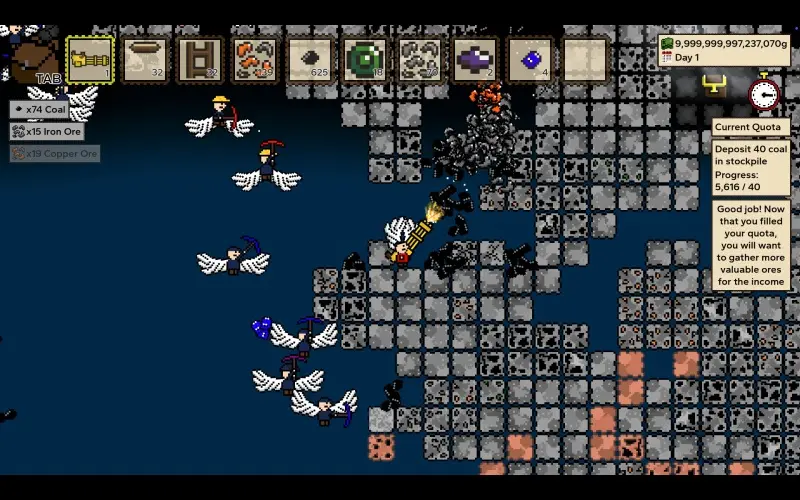Click the red stopwatch icon
Screen dimensions: 800x500
764,94
